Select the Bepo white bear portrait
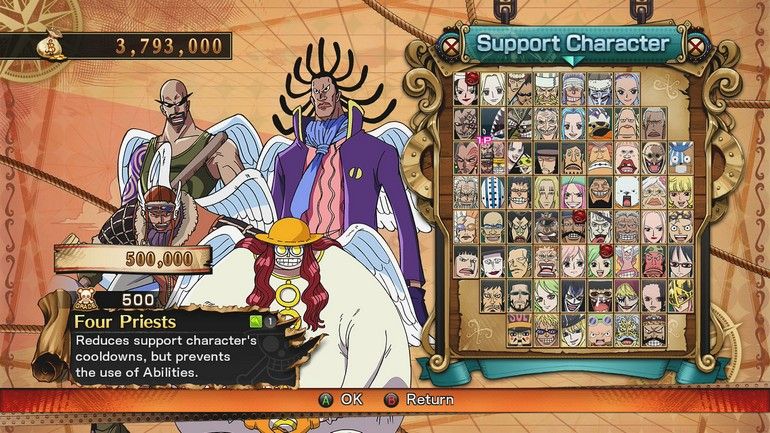This screenshot has width=770, height=433. pos(626,192)
